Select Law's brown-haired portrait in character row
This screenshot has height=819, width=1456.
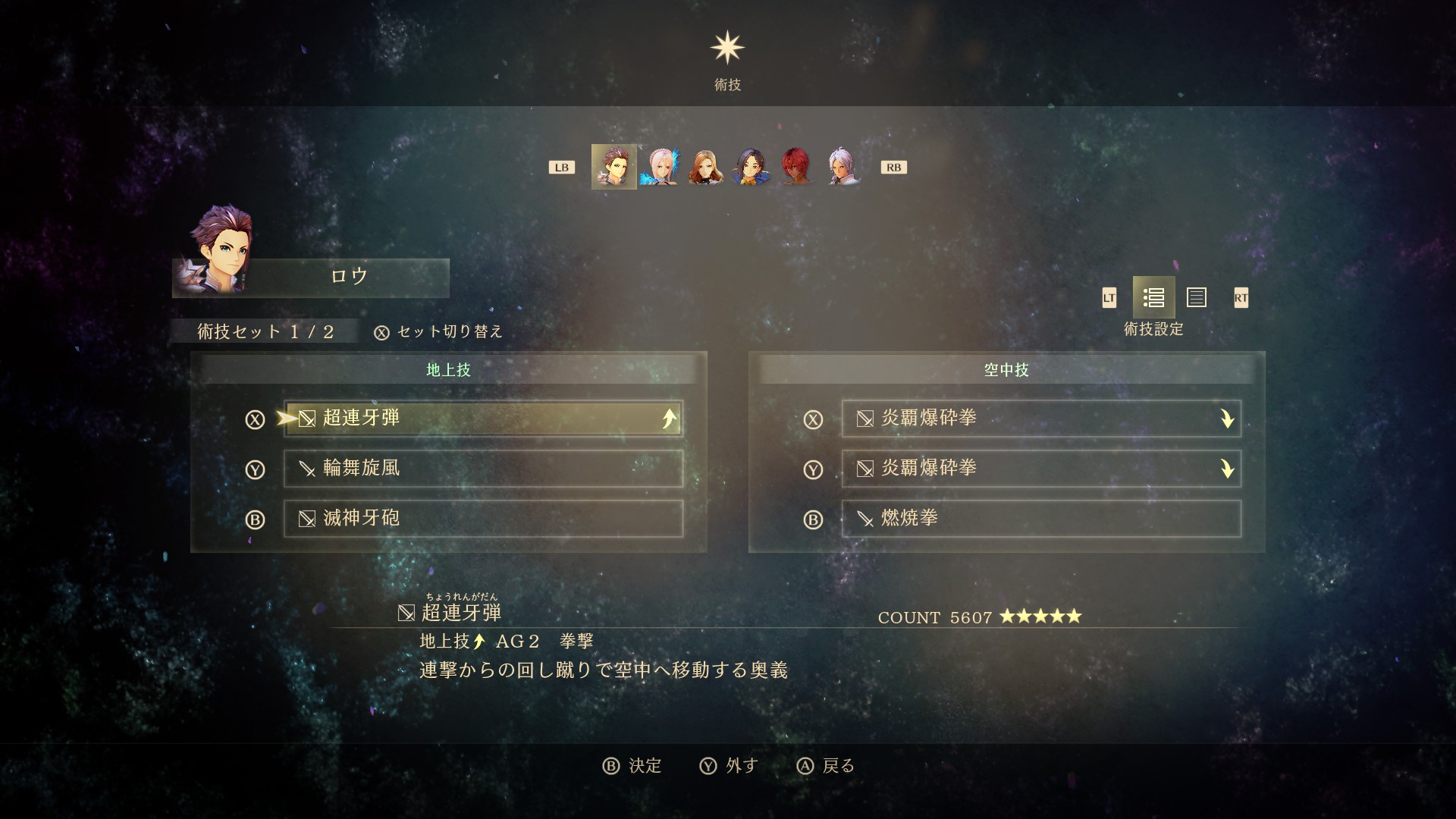[613, 167]
